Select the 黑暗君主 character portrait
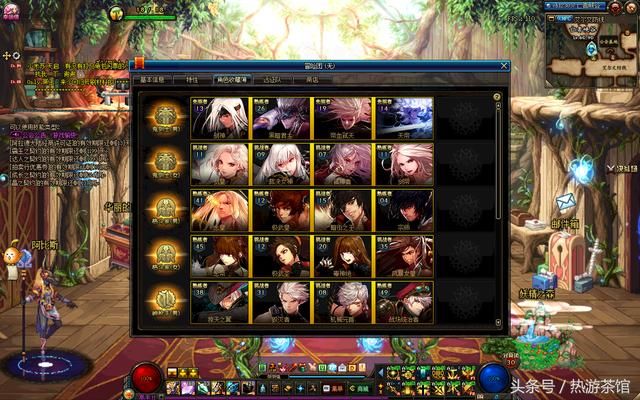 [282, 116]
